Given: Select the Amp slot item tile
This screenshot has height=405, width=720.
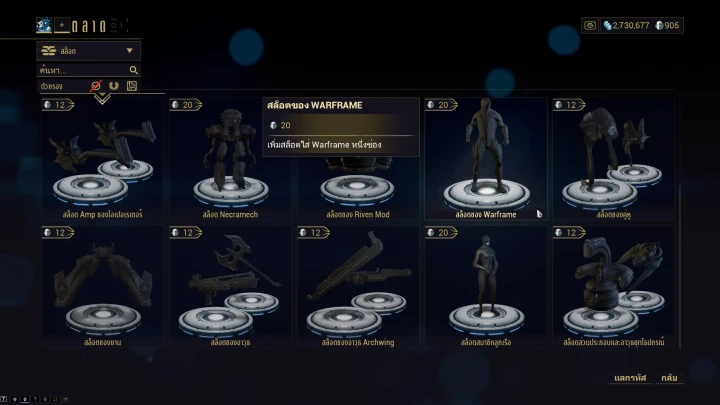Looking at the screenshot, I should pyautogui.click(x=102, y=160).
